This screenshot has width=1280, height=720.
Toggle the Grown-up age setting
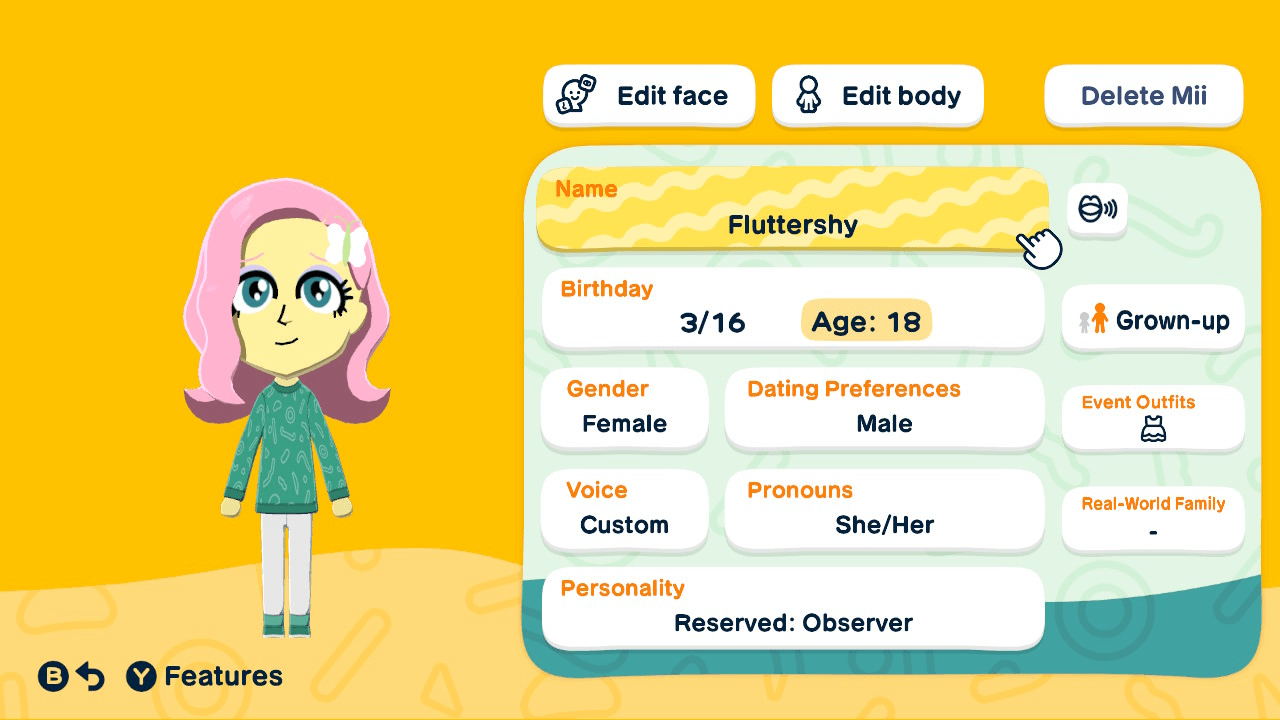(x=1152, y=319)
